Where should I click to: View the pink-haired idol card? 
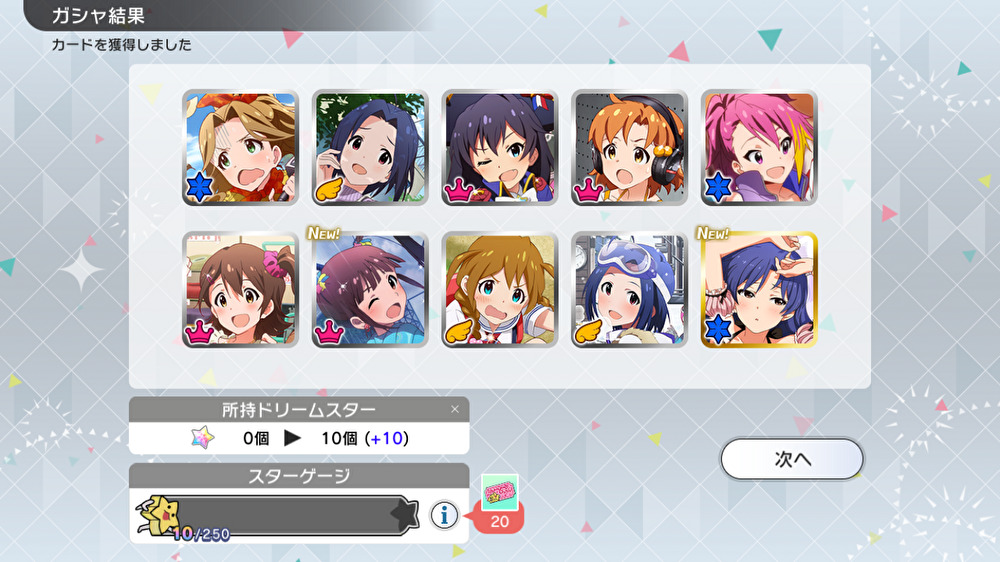click(759, 148)
